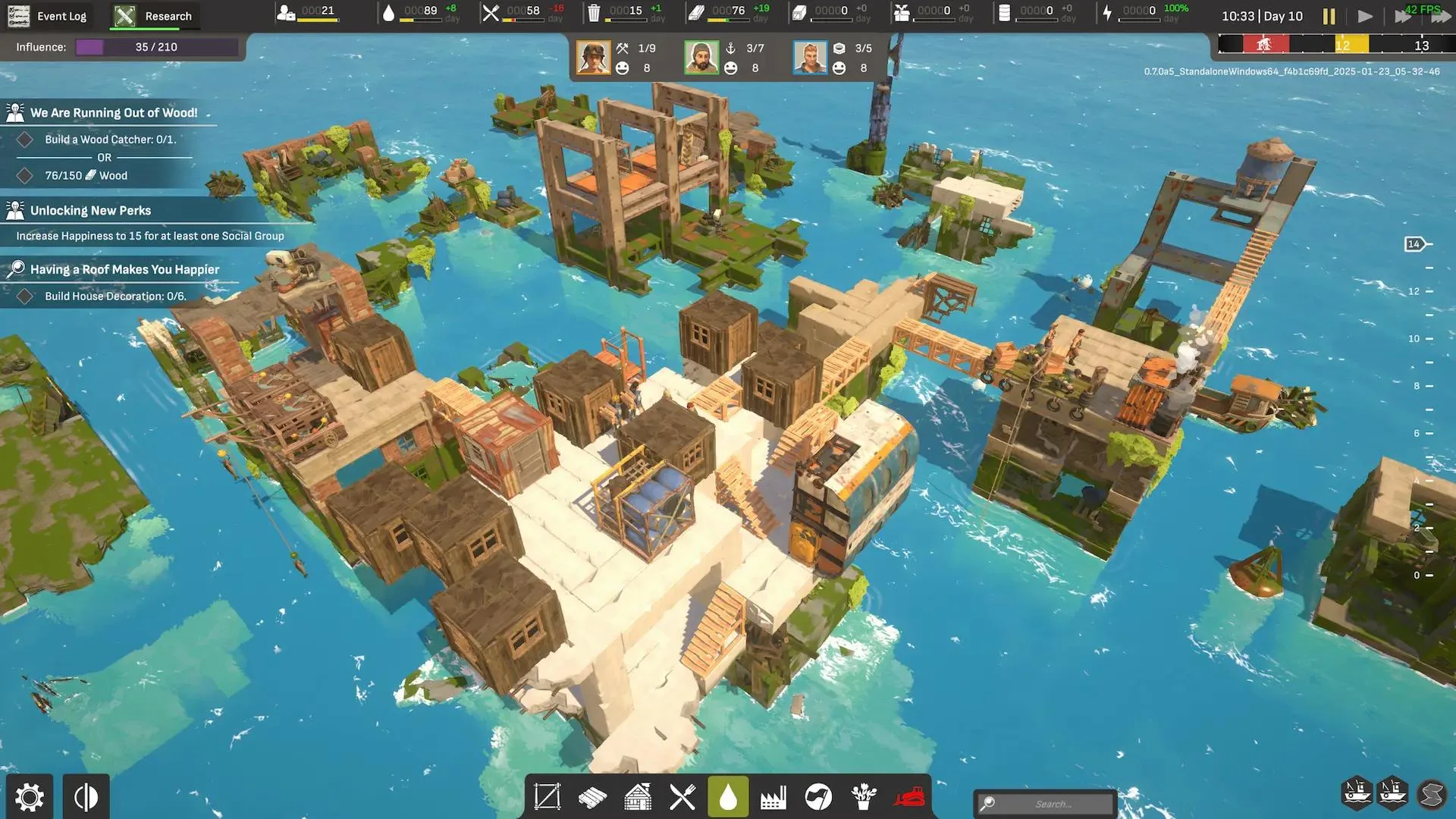Image resolution: width=1456 pixels, height=819 pixels.
Task: Select the blond-haired group portrait
Action: coord(810,58)
